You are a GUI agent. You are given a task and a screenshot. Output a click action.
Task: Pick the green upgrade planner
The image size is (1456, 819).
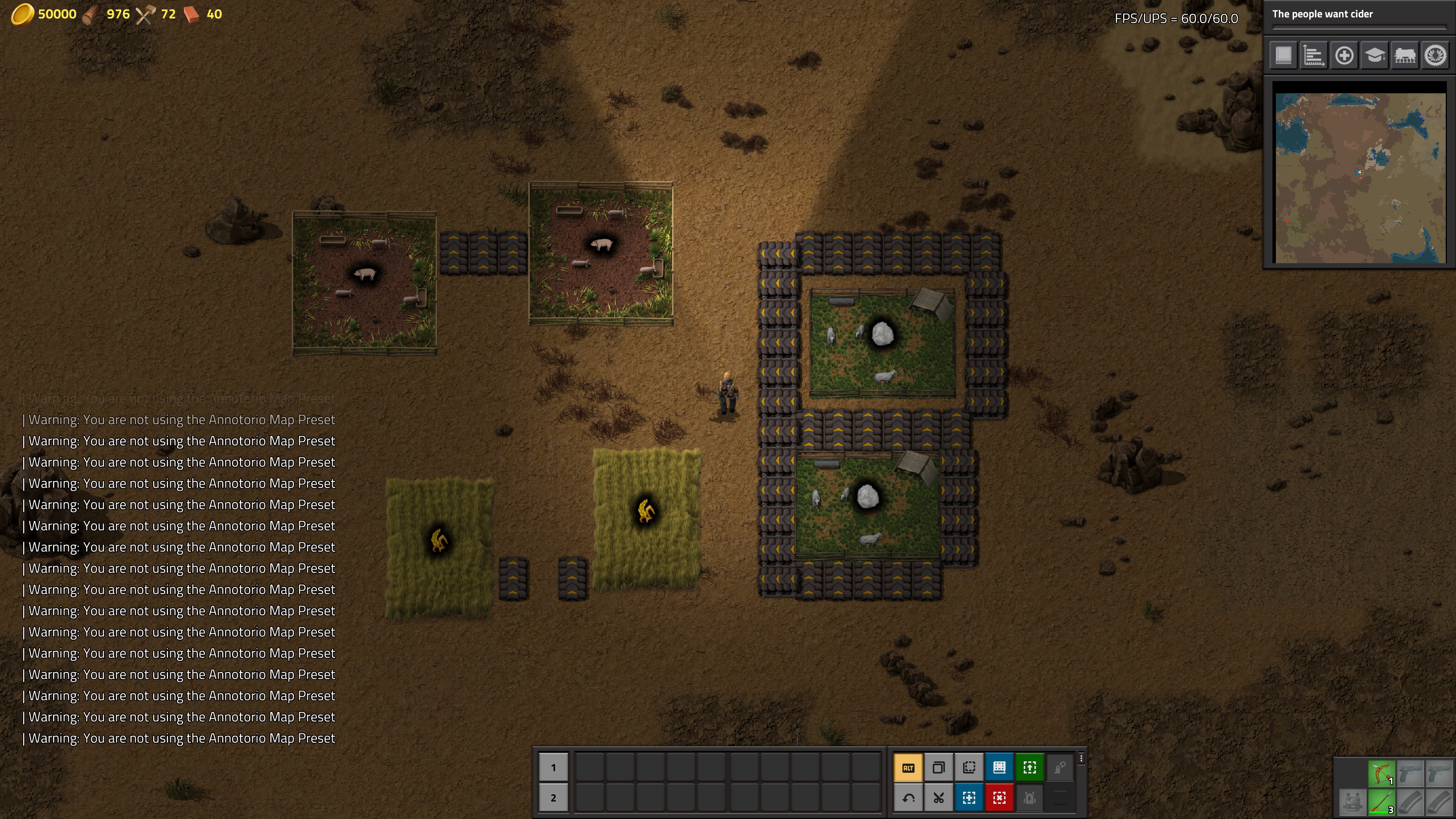coord(1030,767)
